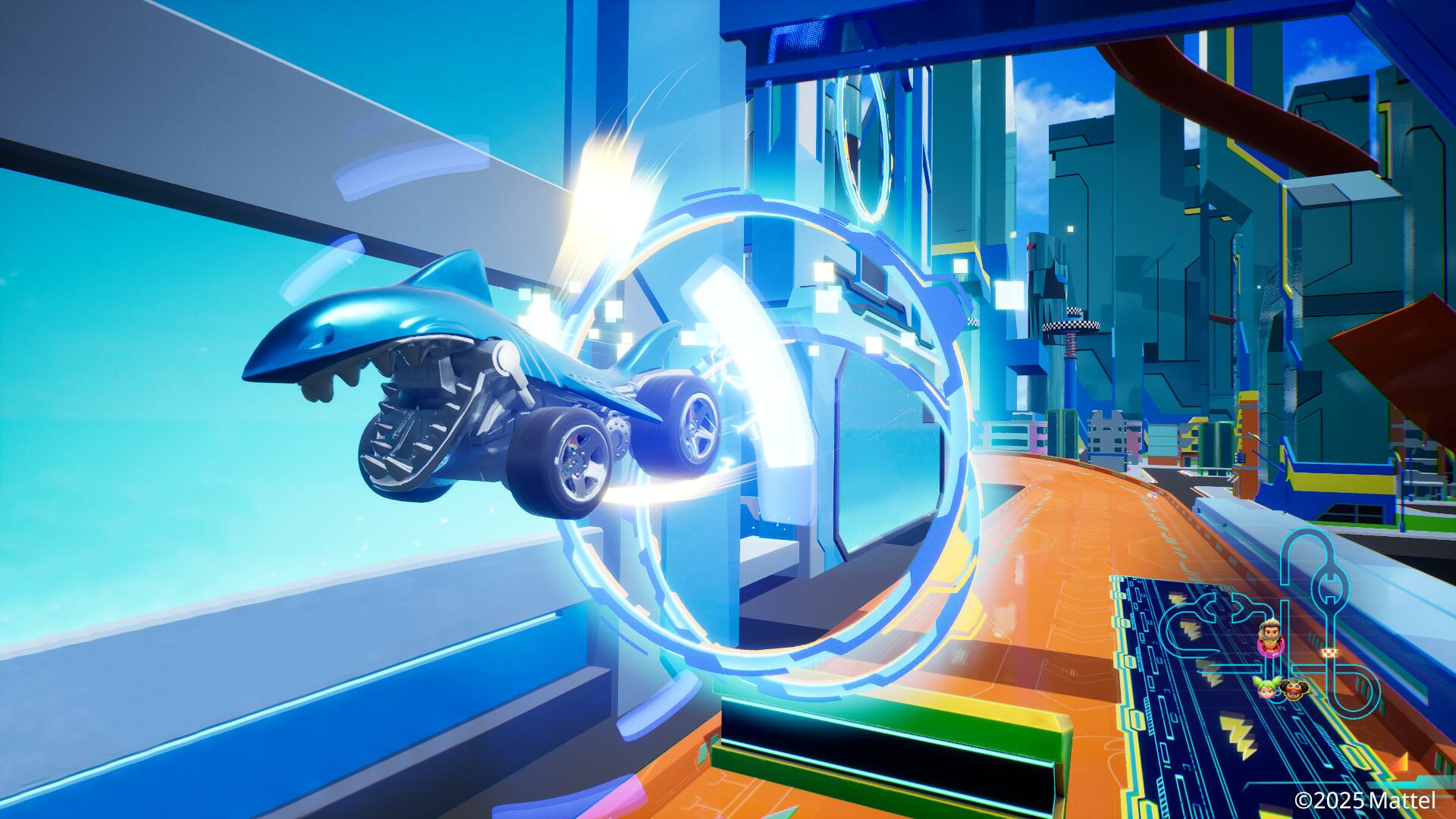Click the green-haired racer icon on the minimap
Screen dimensions: 1456x819
(x=1266, y=687)
